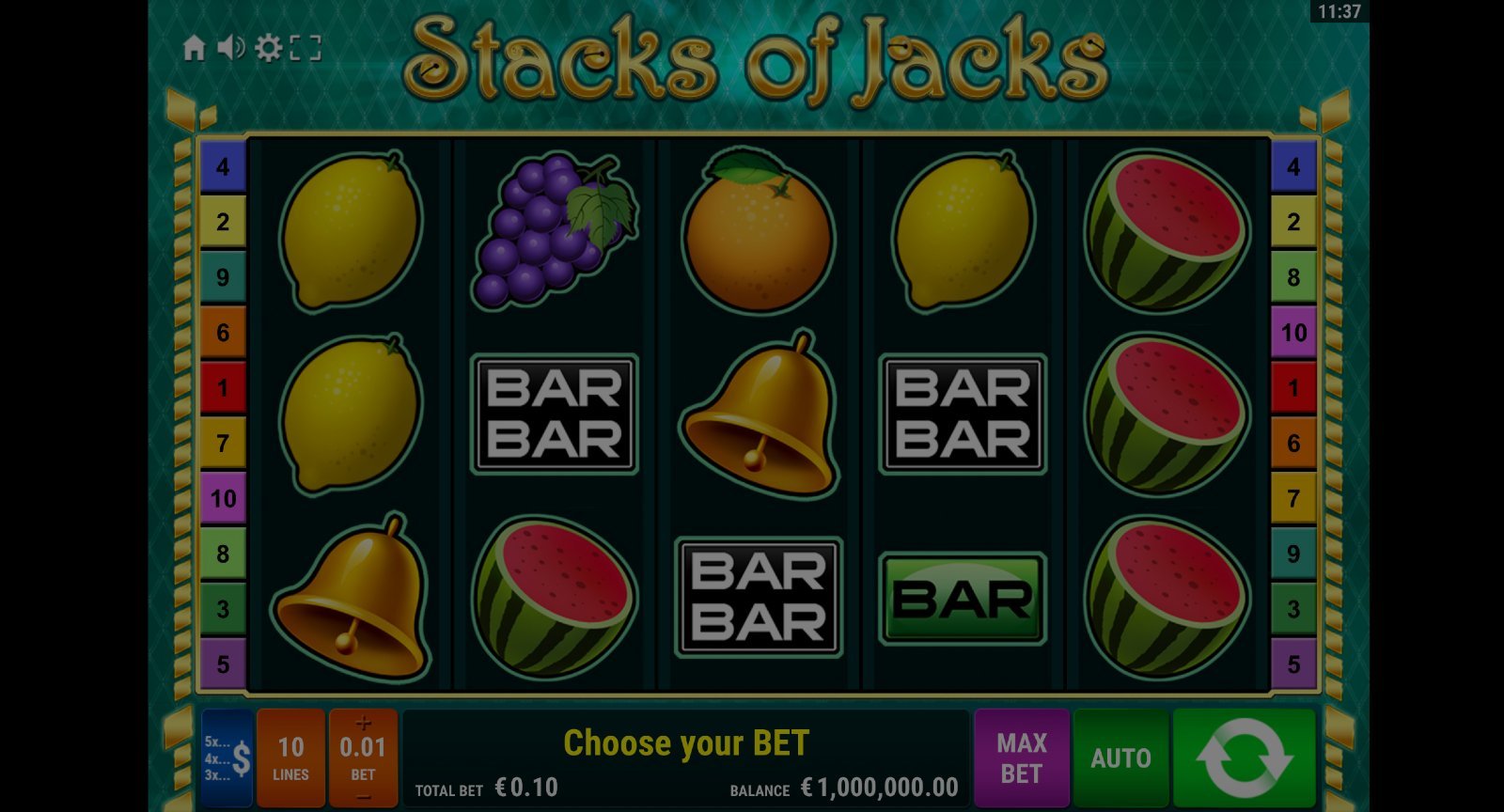Go to the home screen icon

pyautogui.click(x=194, y=48)
